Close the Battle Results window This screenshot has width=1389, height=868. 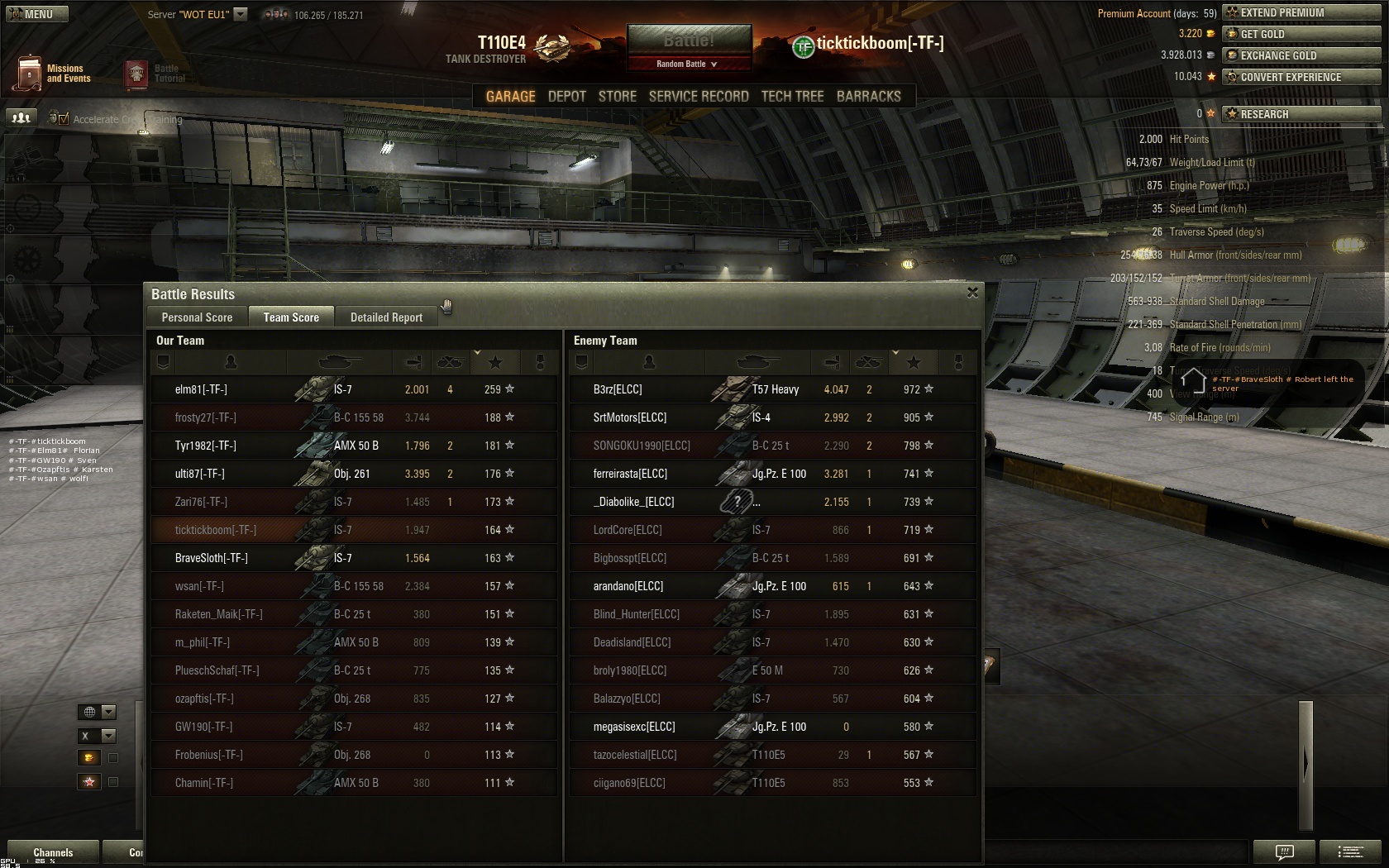point(972,293)
